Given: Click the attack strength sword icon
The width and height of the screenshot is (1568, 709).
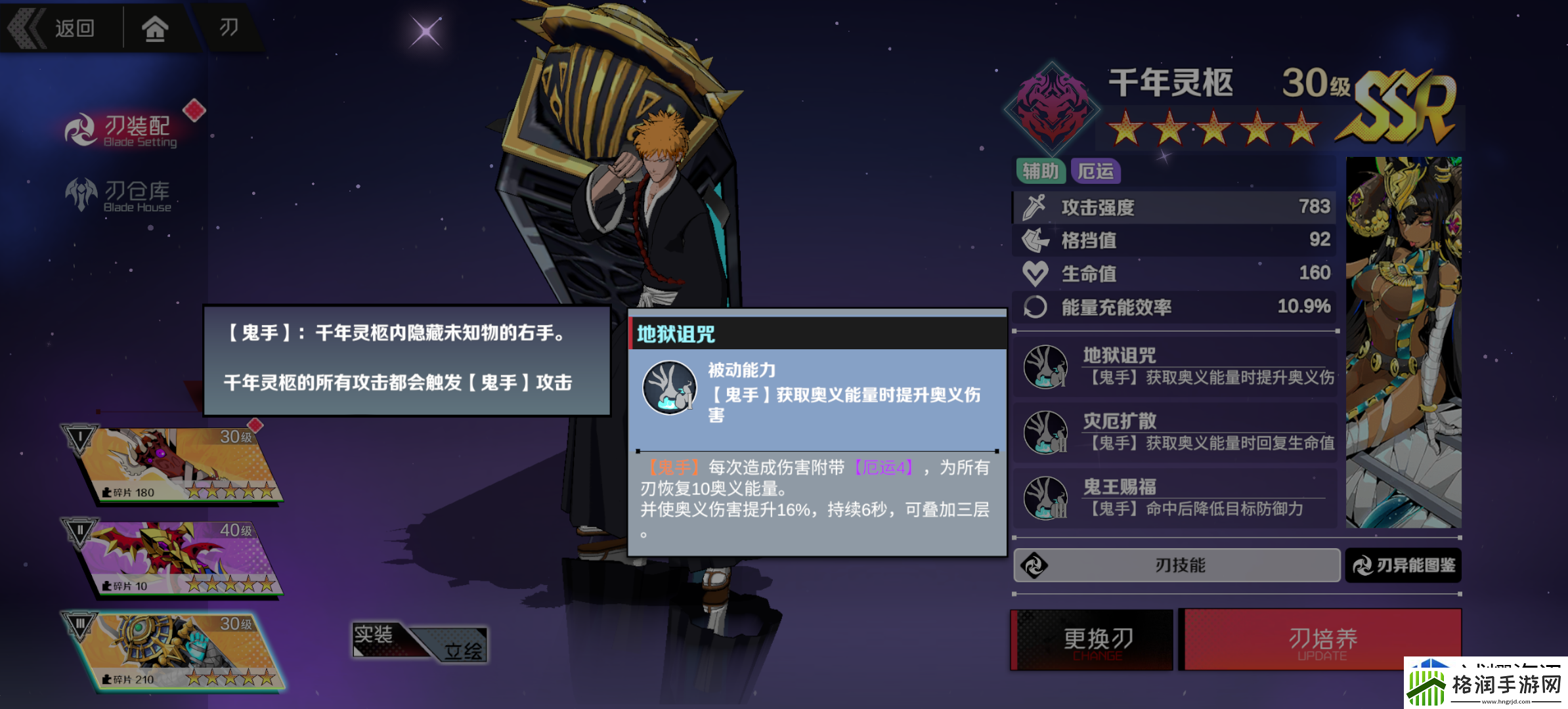Looking at the screenshot, I should pyautogui.click(x=1036, y=205).
